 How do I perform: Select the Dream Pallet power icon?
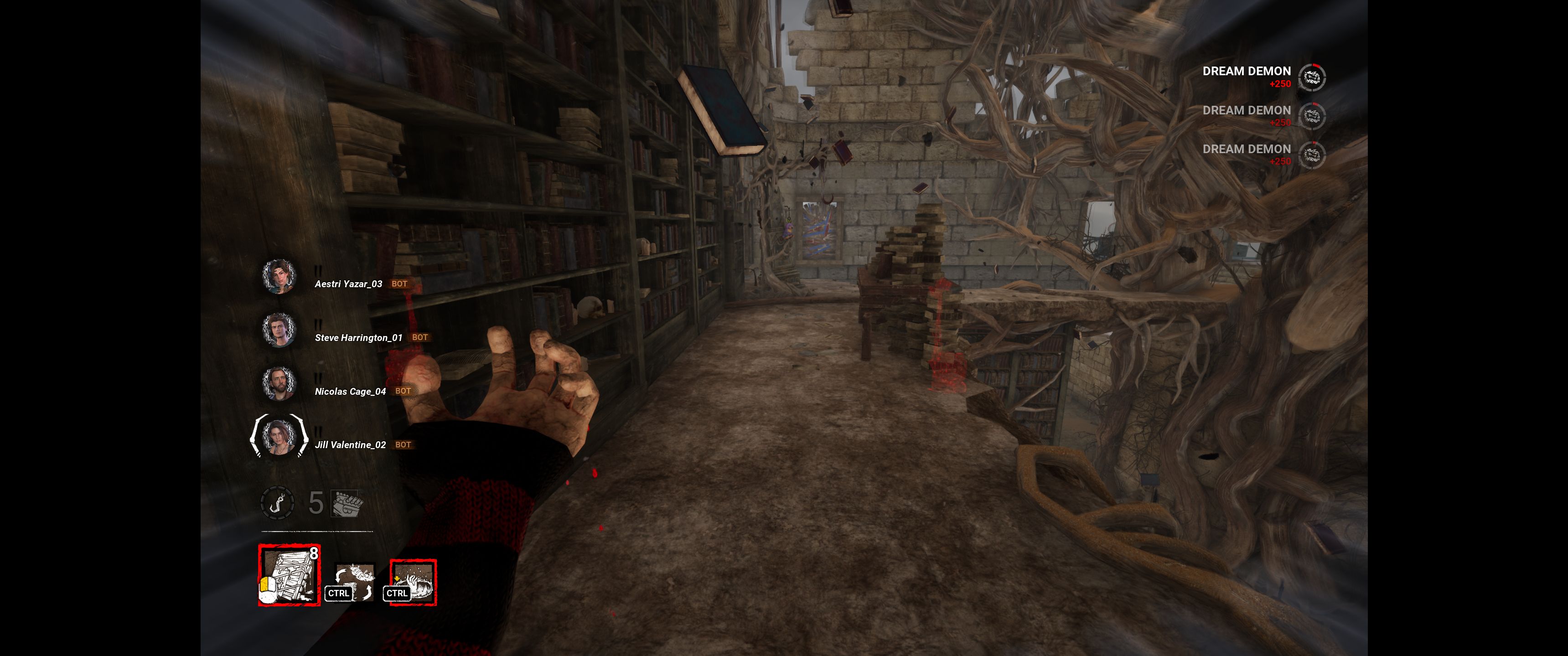[x=289, y=575]
